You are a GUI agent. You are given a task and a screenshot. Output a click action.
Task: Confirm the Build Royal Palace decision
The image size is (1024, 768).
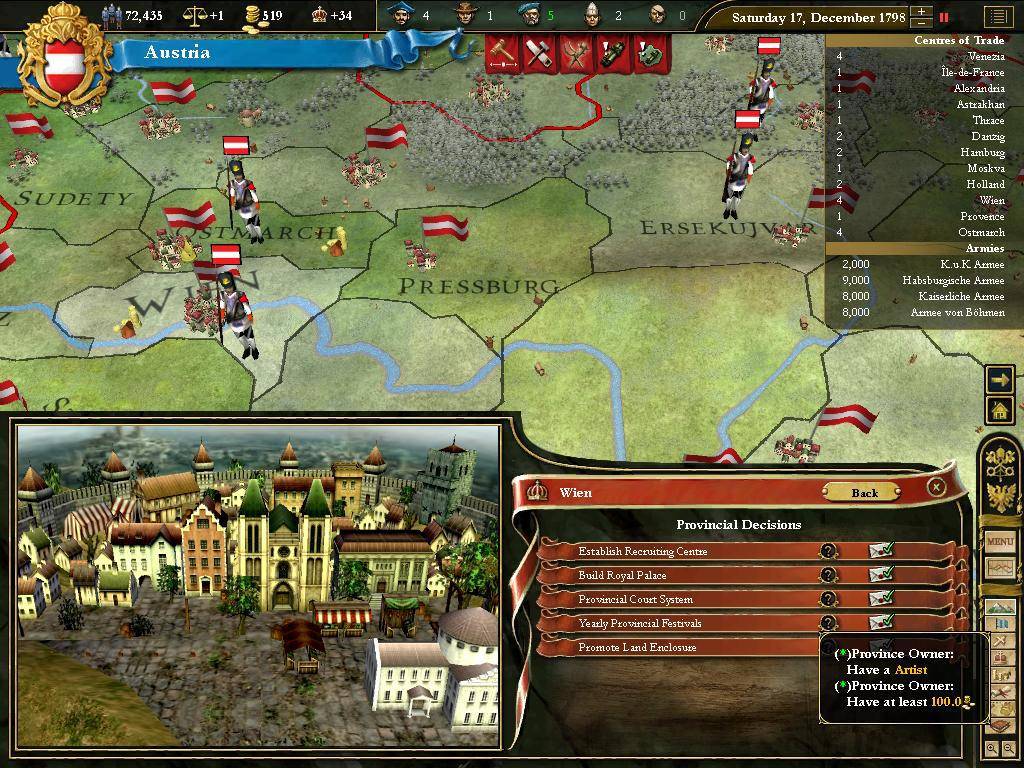pos(880,574)
